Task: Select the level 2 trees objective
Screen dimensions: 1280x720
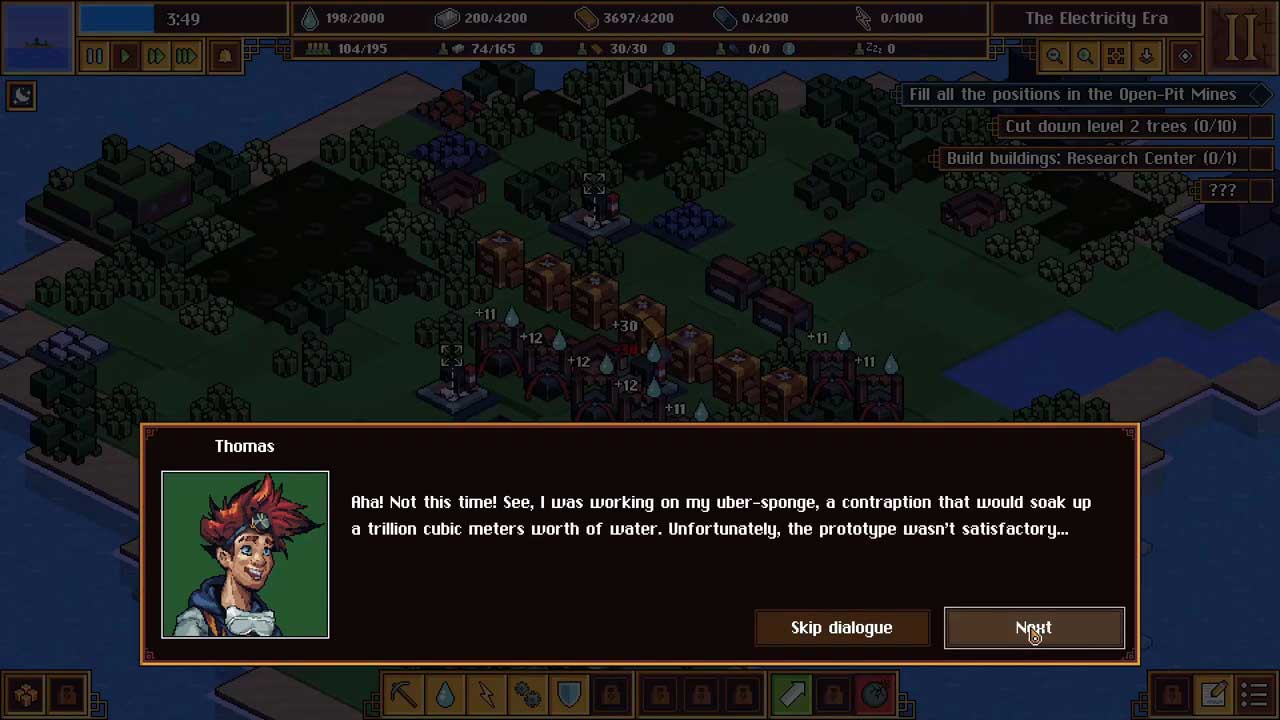Action: 1120,126
